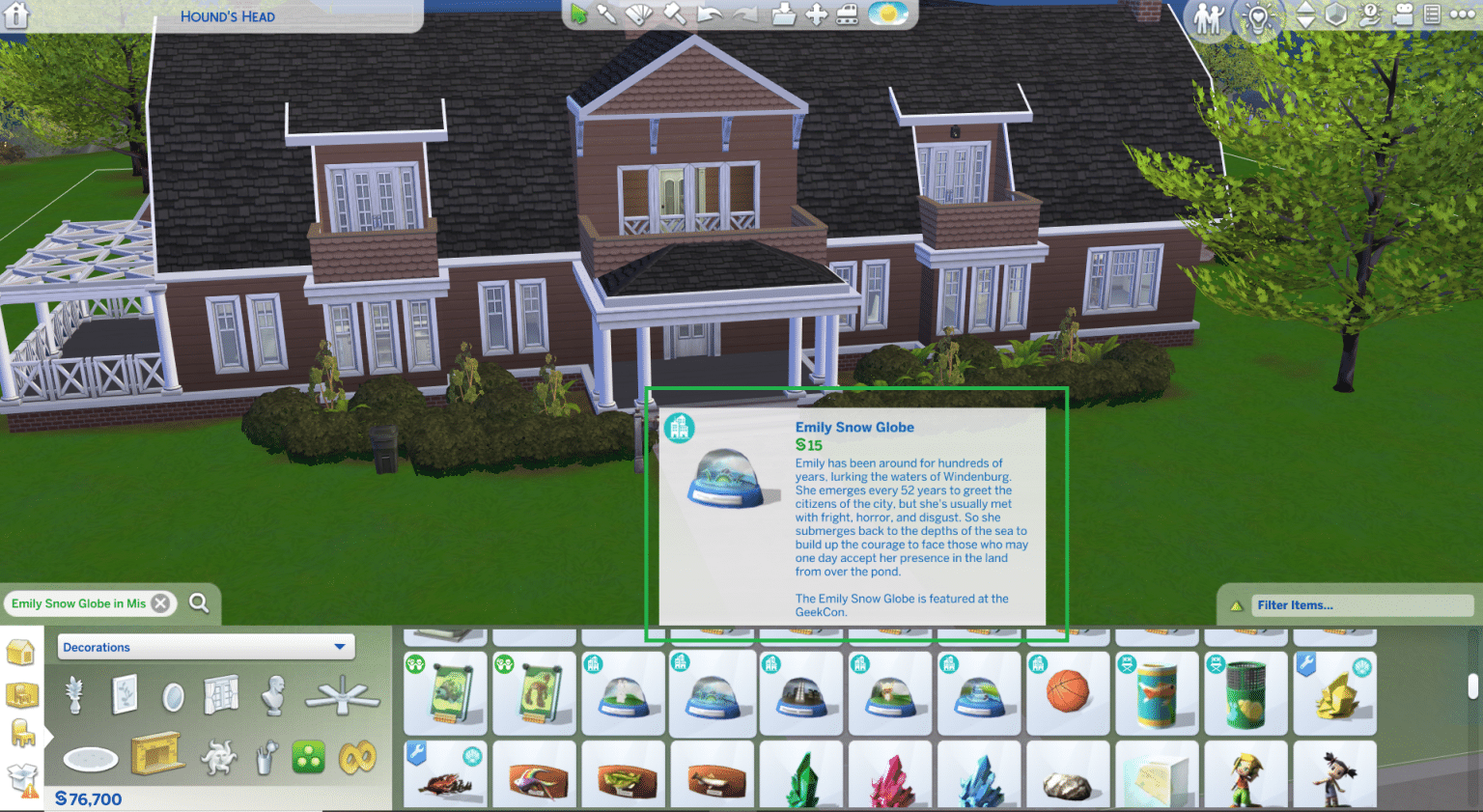Open the Filter Items dropdown
Screen dimensions: 1483x812
[1361, 605]
